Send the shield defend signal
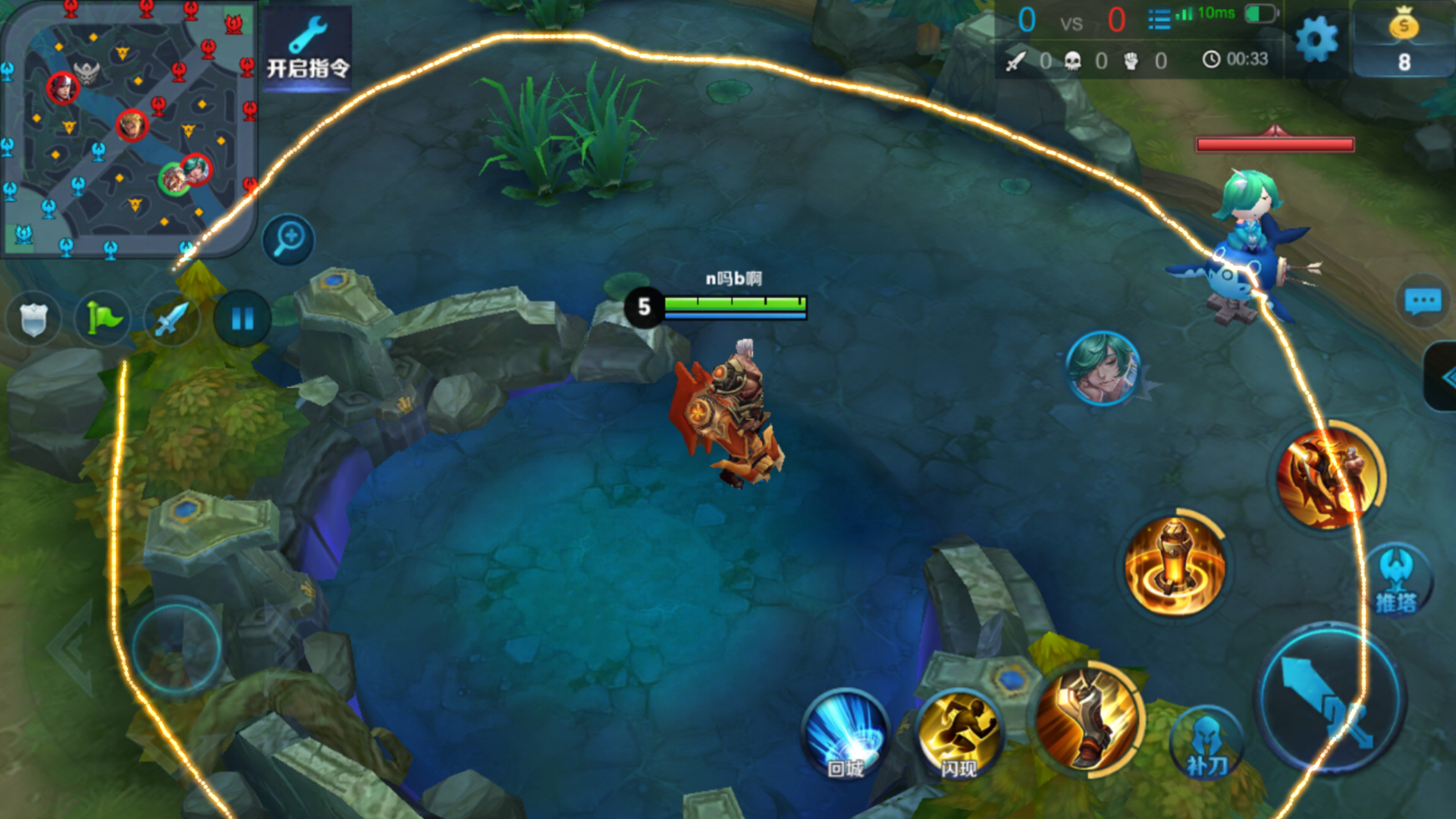This screenshot has width=1456, height=819. coord(33,318)
